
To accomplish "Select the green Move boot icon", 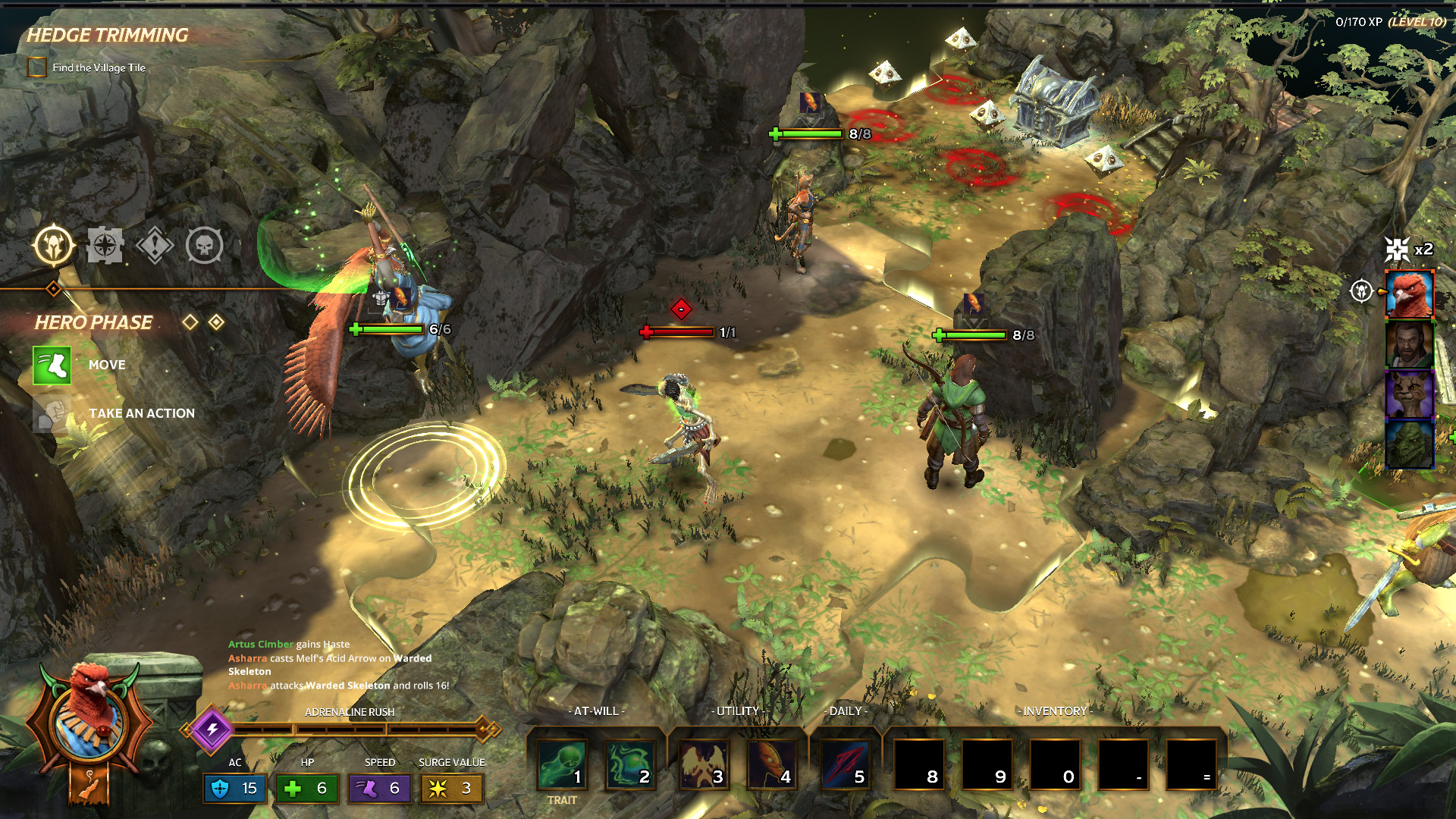I will tap(51, 365).
